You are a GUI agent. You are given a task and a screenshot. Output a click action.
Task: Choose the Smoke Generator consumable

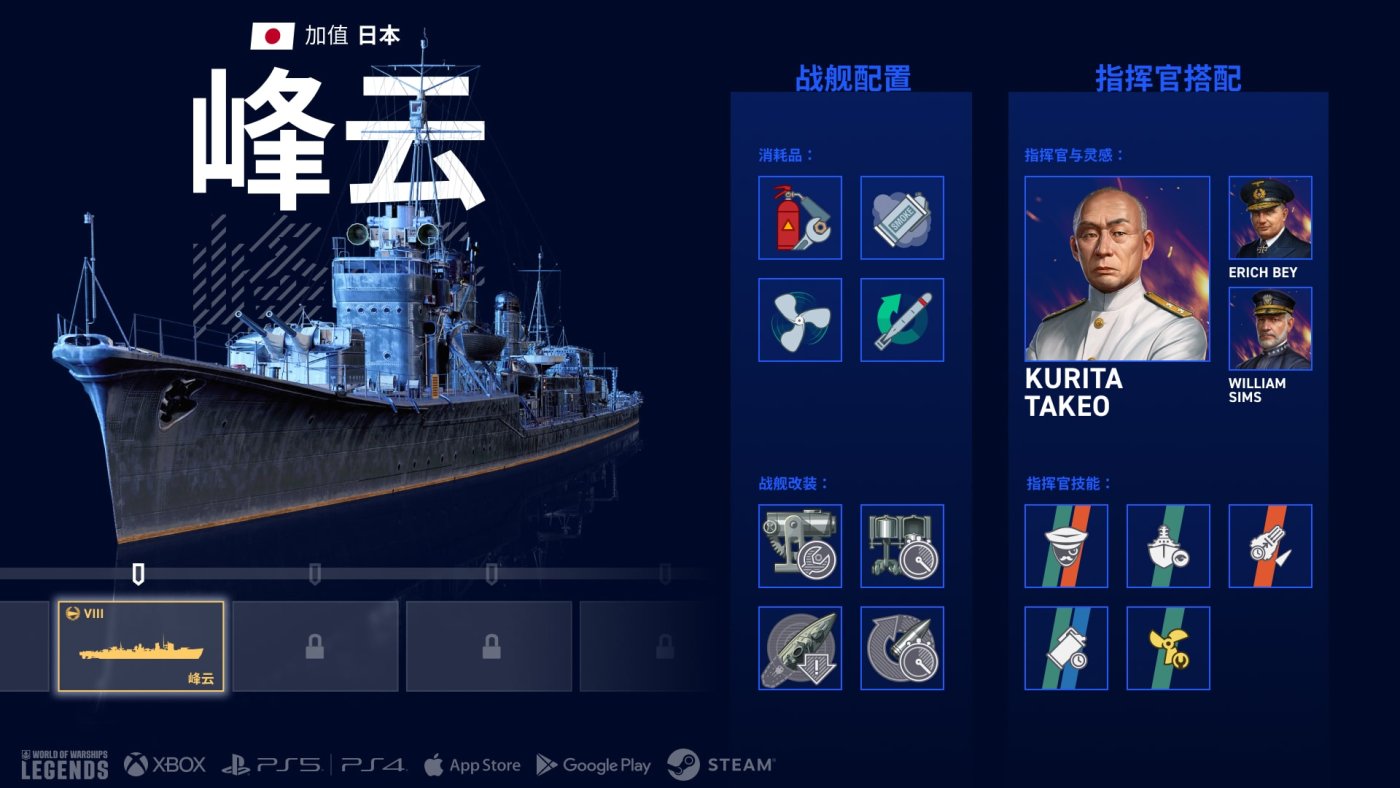(902, 218)
